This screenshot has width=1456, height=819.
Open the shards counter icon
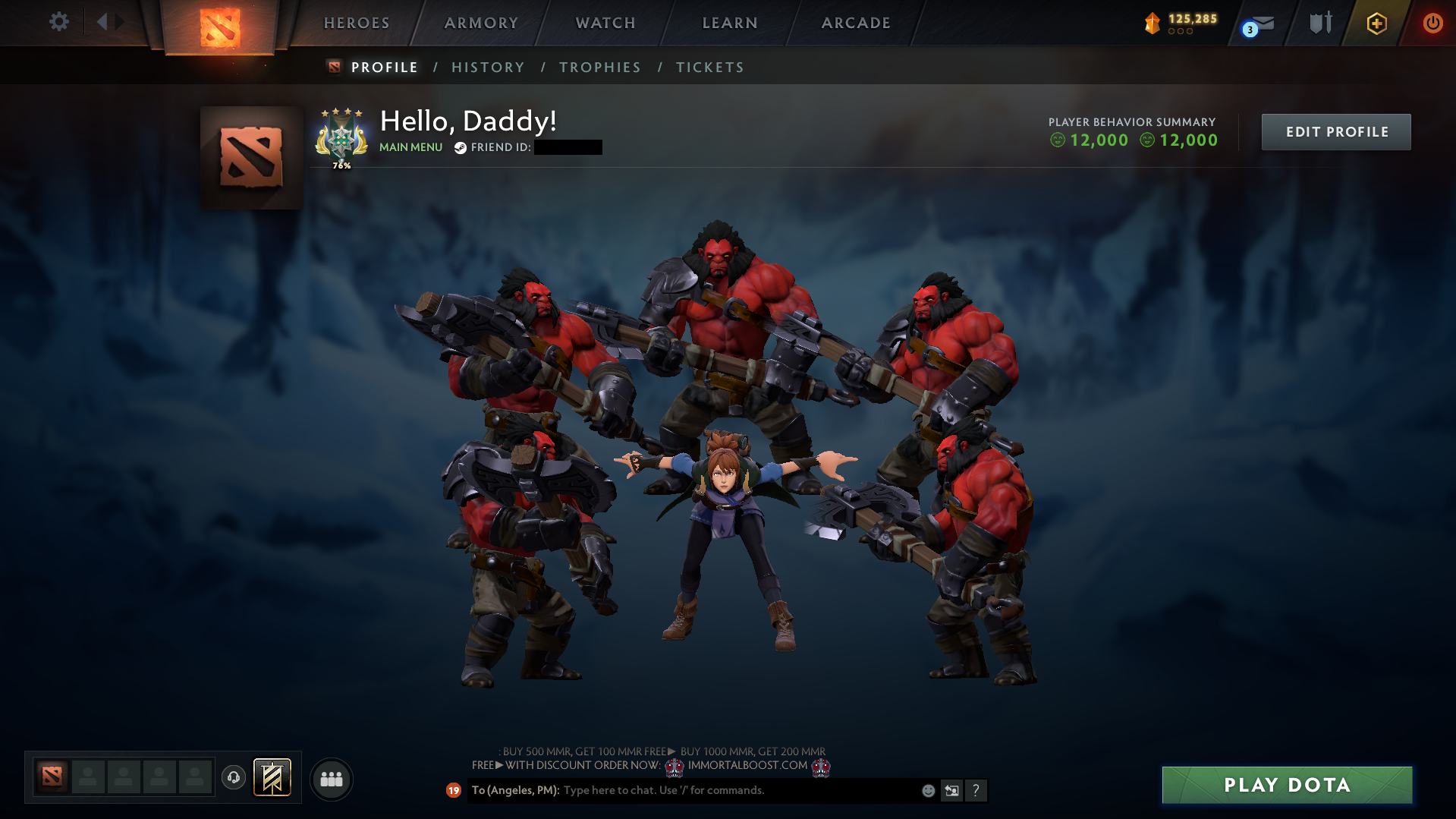pos(1152,23)
